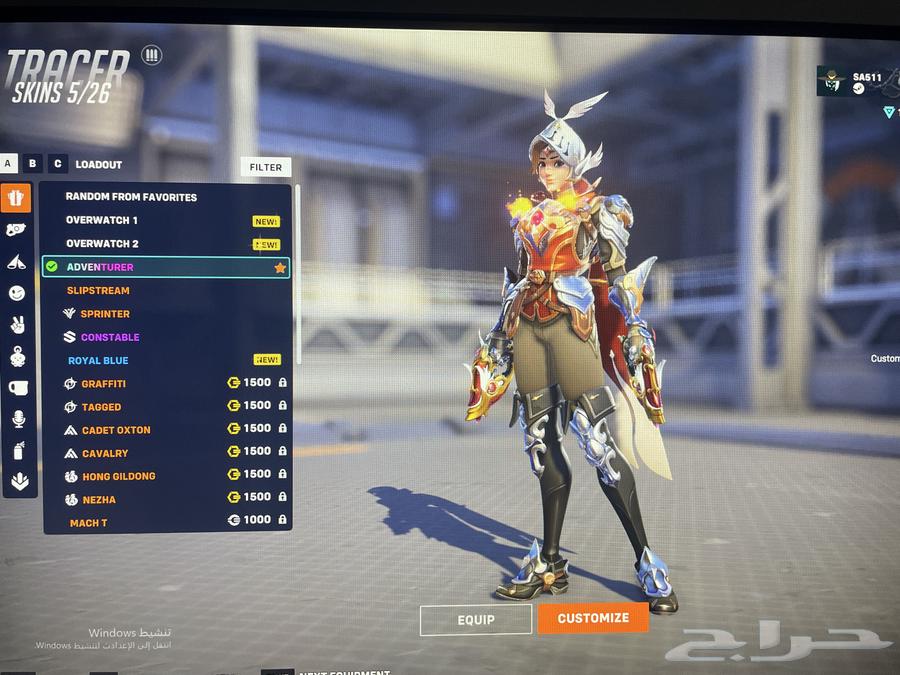
Task: Select the Overwatch 2 skin
Action: coord(102,244)
